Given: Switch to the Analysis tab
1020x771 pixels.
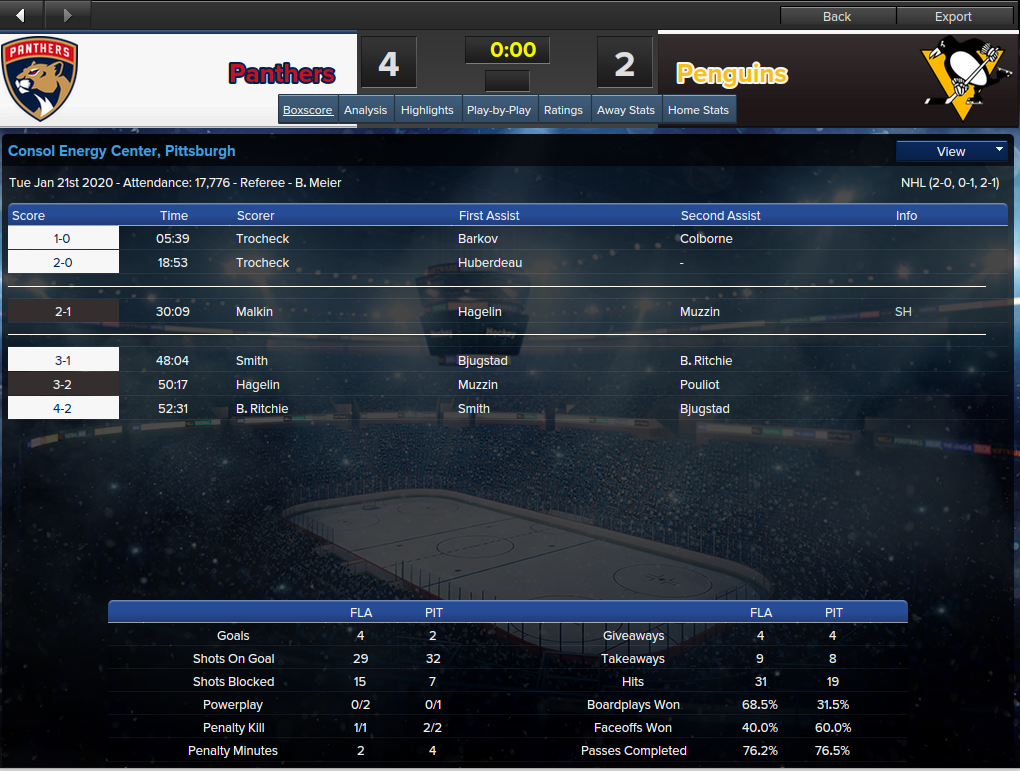Looking at the screenshot, I should [x=365, y=110].
